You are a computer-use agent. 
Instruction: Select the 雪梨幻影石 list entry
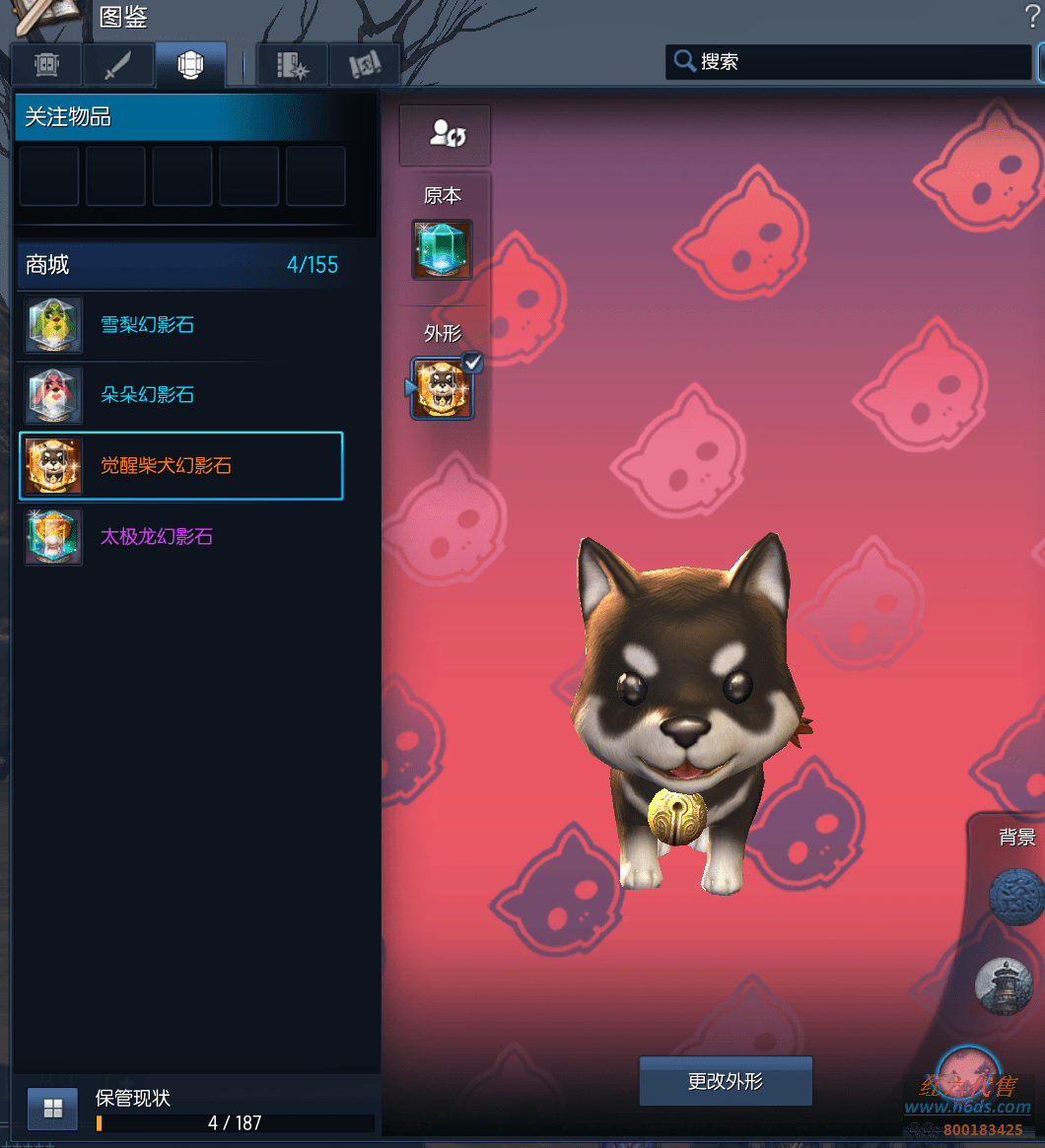tap(180, 325)
